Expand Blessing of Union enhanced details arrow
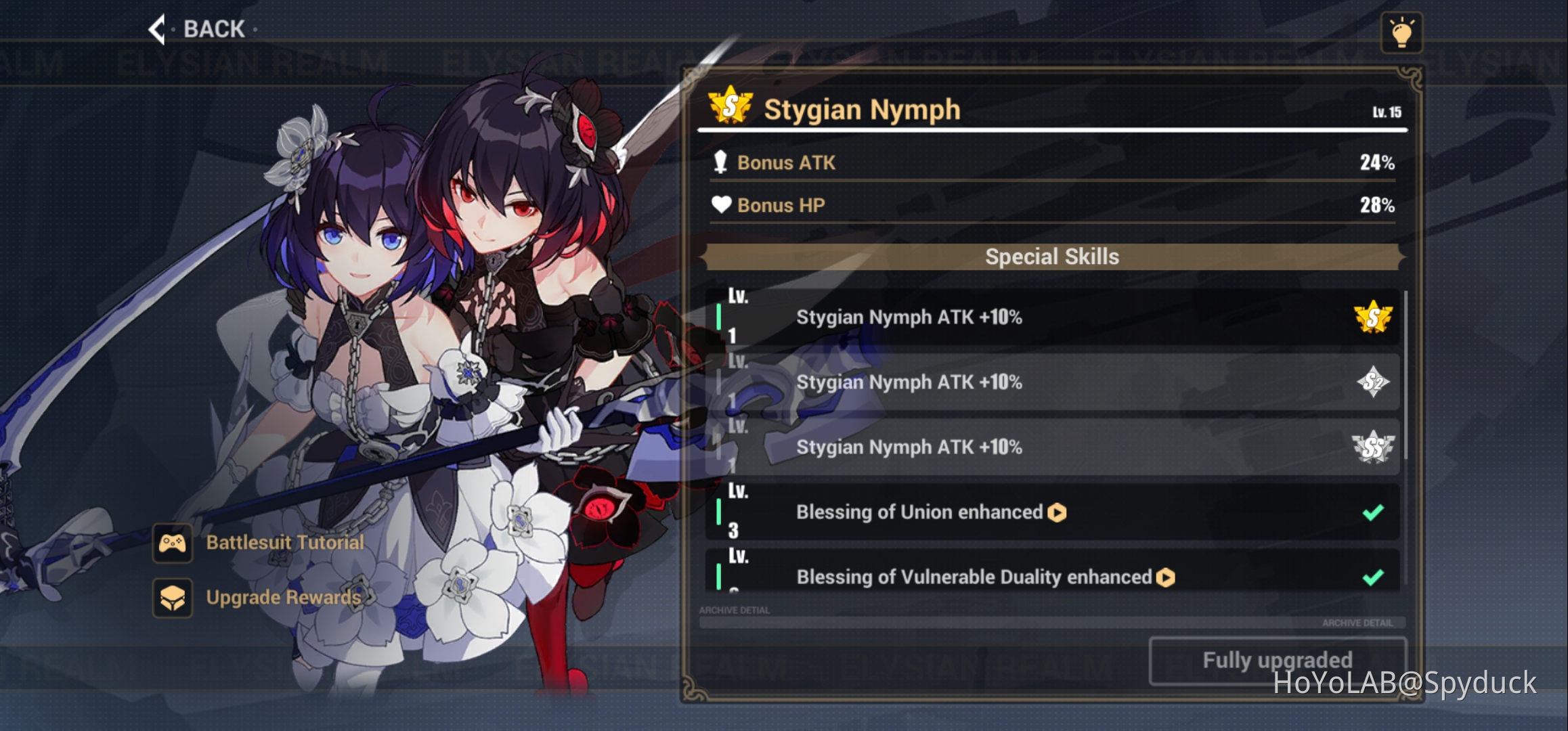The image size is (1568, 731). tap(1058, 512)
